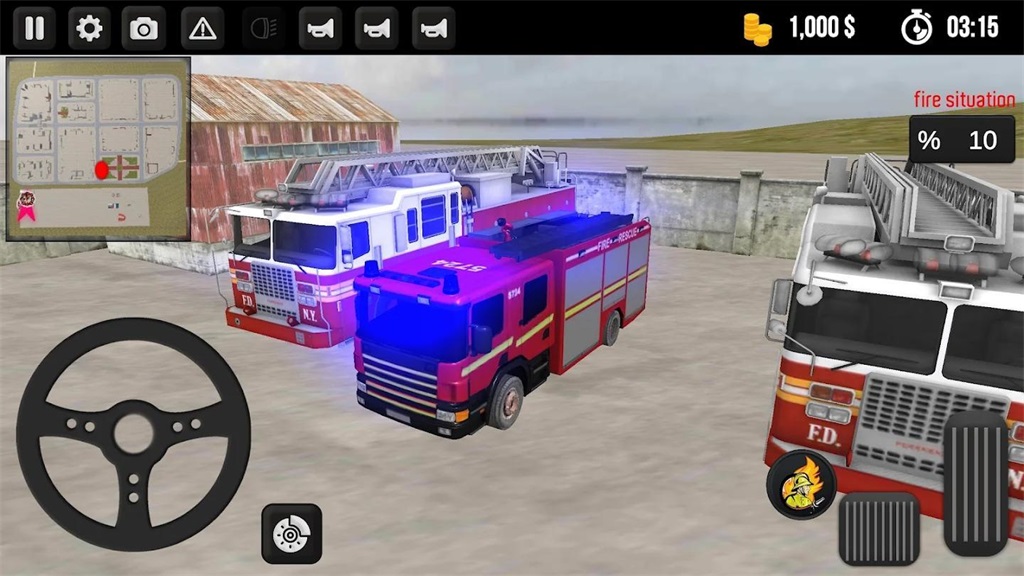Tap the steering wheel control
The width and height of the screenshot is (1024, 576).
[x=133, y=433]
